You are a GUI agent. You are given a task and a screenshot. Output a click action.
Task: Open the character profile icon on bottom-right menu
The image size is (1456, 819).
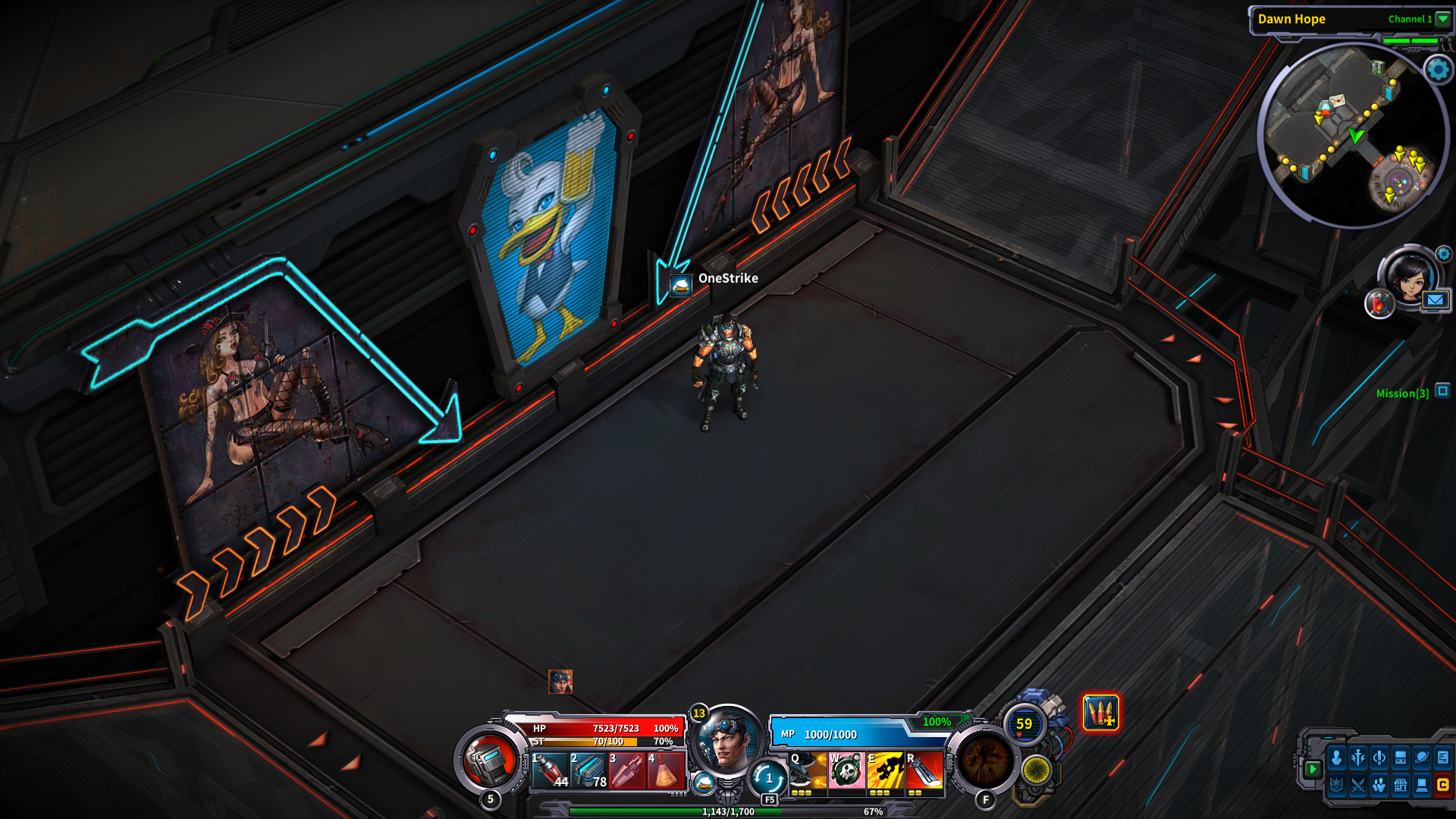(x=1336, y=758)
